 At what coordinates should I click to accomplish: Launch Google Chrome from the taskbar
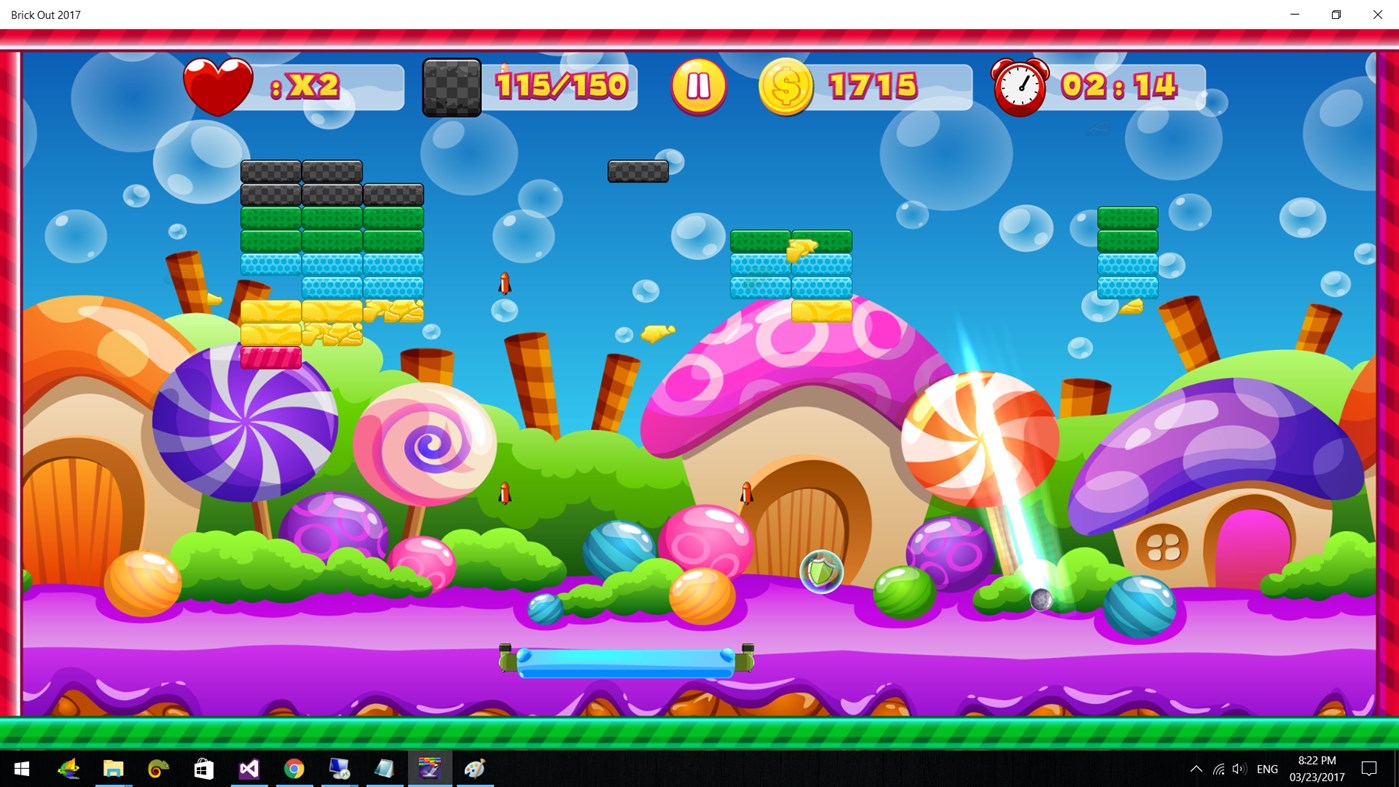(x=293, y=768)
